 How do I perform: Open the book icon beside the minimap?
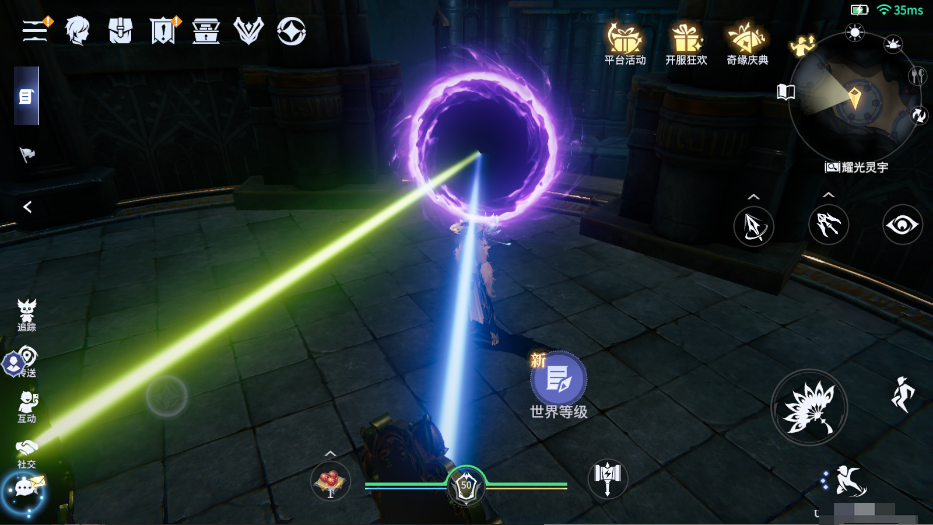(786, 93)
